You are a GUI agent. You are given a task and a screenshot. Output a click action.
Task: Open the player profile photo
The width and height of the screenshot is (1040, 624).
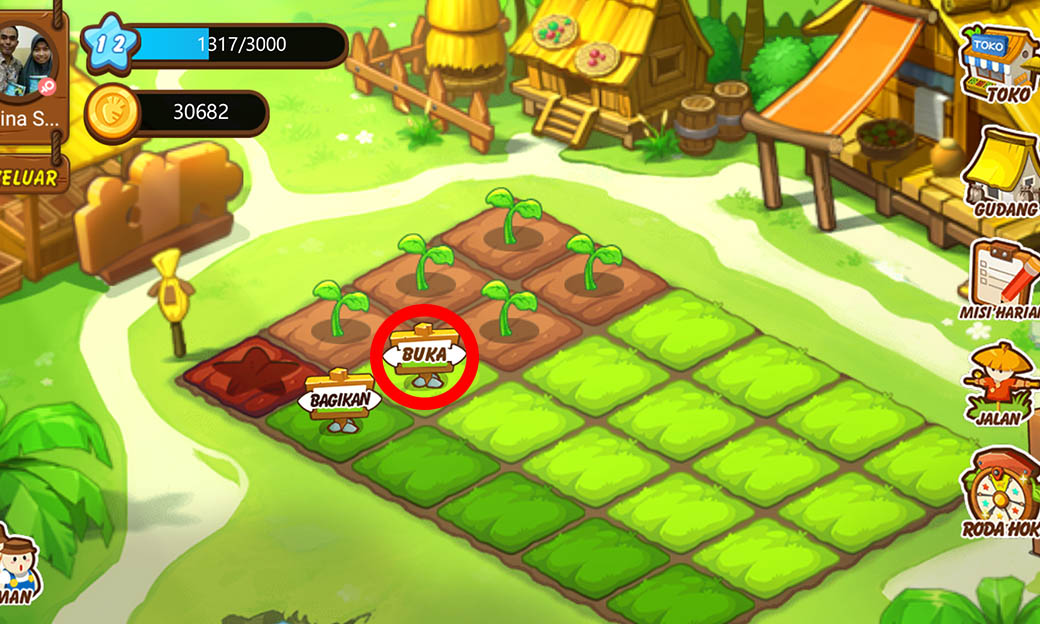coord(30,62)
